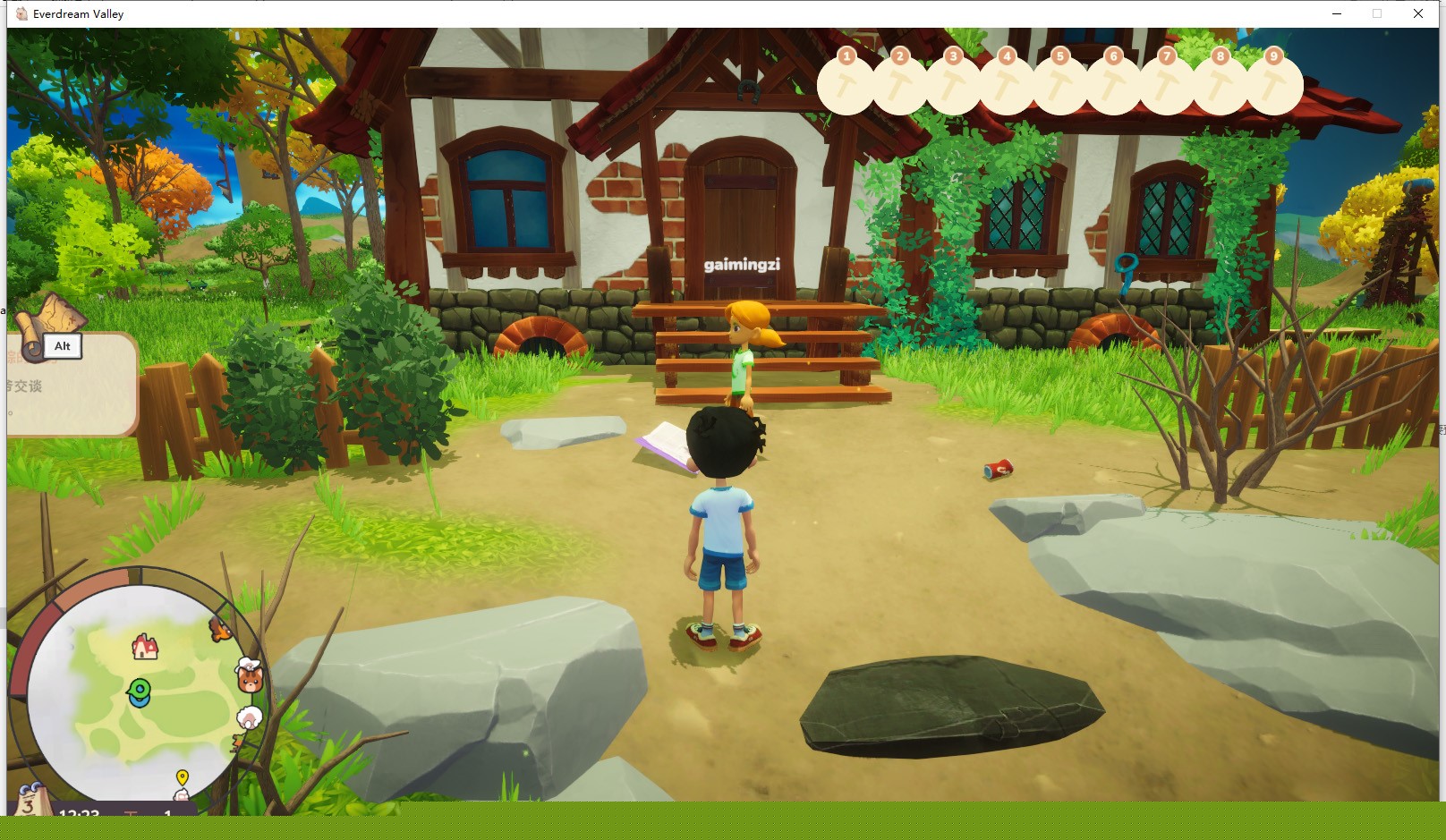Screen dimensions: 1446x840
Task: Click the orange bird icon on minimap rim
Action: click(220, 630)
